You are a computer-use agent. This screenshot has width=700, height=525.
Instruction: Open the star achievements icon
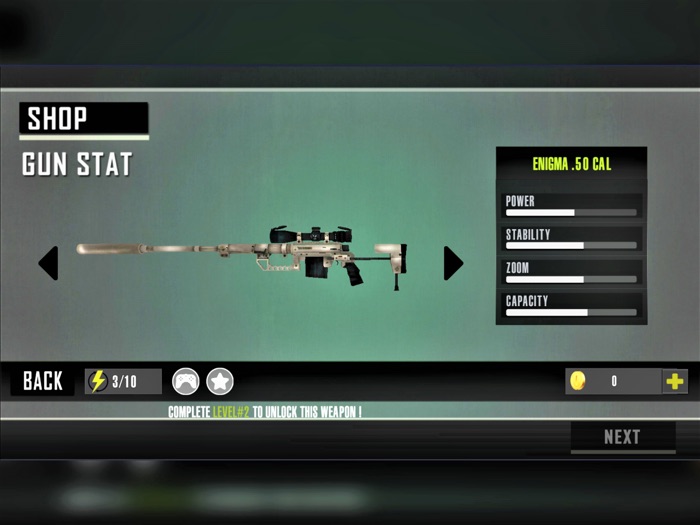pyautogui.click(x=220, y=381)
